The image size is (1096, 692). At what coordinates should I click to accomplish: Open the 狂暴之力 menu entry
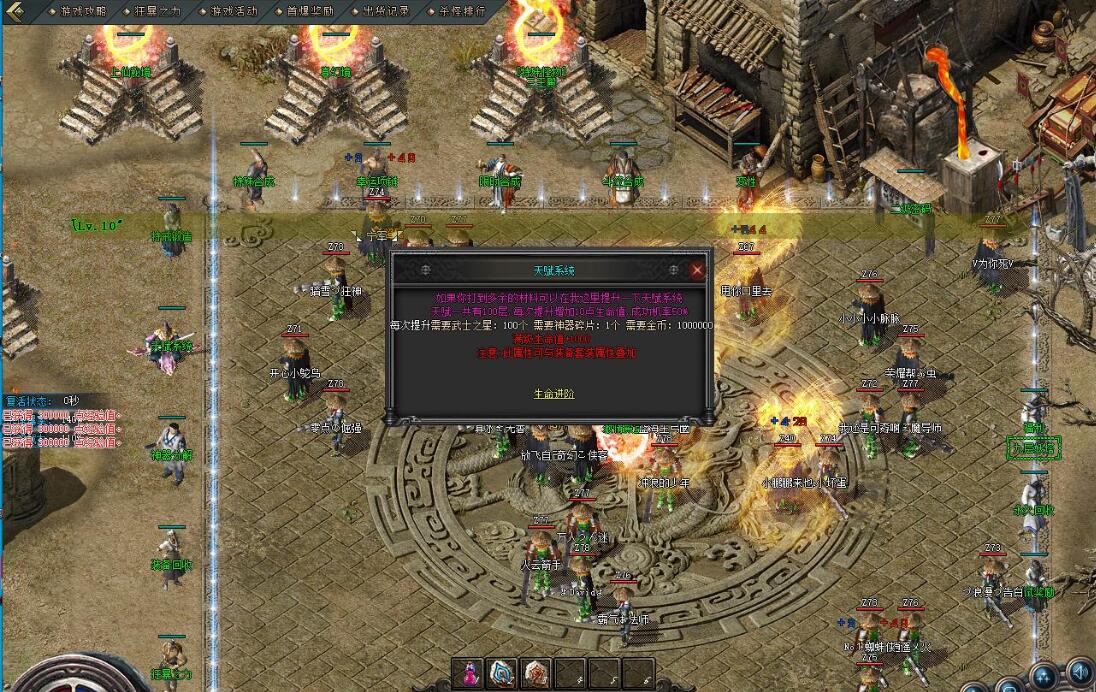(x=156, y=11)
